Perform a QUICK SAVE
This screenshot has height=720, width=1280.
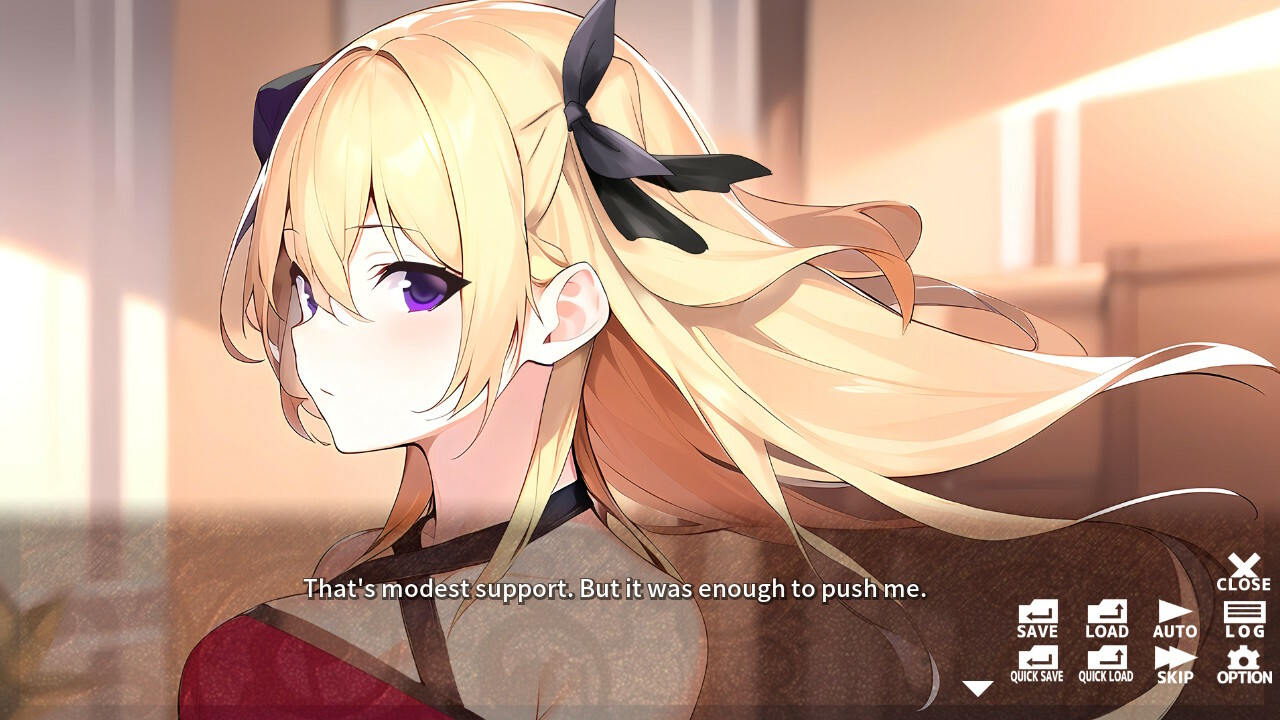click(x=1036, y=662)
